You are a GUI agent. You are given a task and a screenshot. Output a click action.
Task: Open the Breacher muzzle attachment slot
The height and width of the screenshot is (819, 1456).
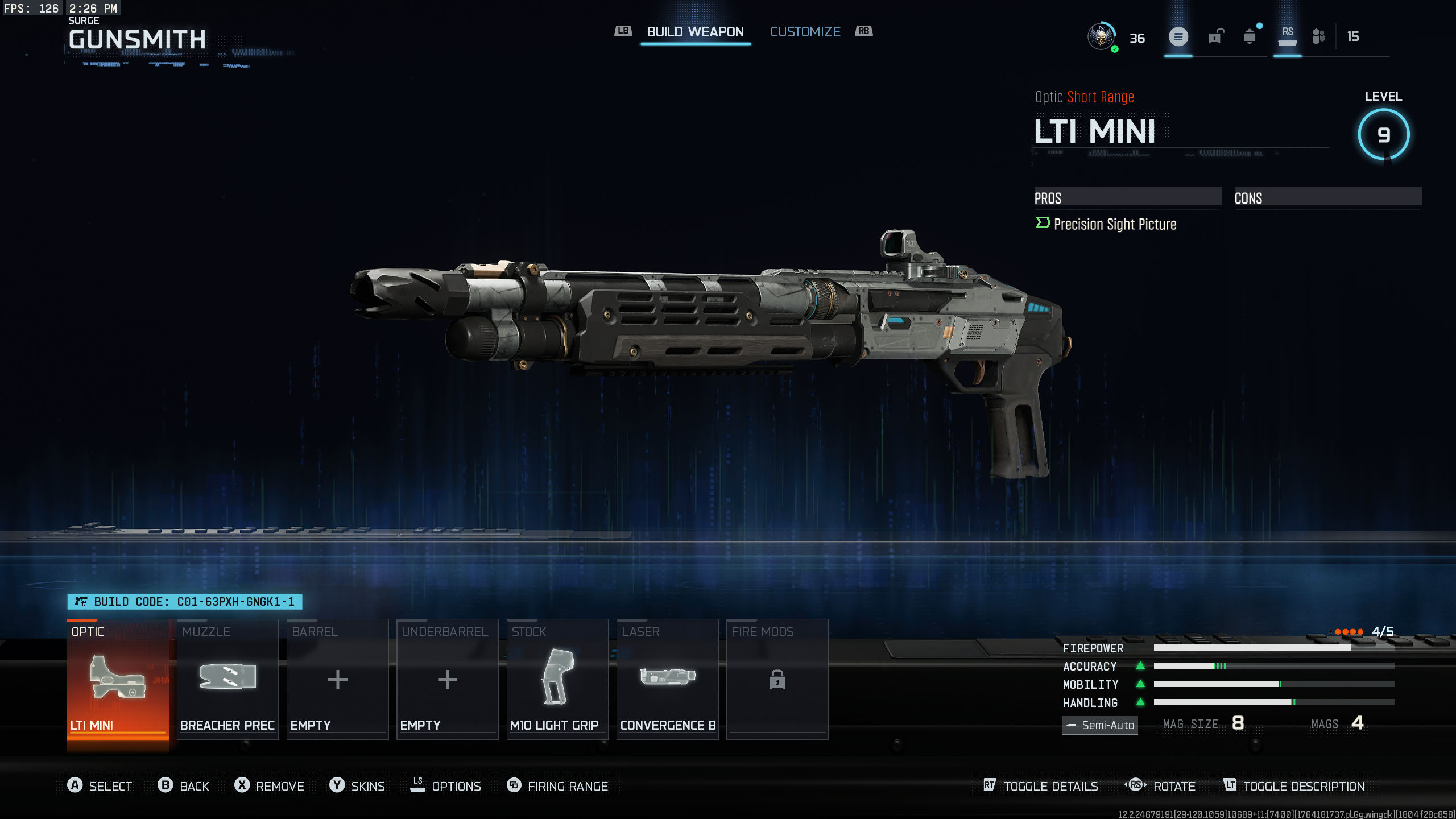click(x=227, y=680)
